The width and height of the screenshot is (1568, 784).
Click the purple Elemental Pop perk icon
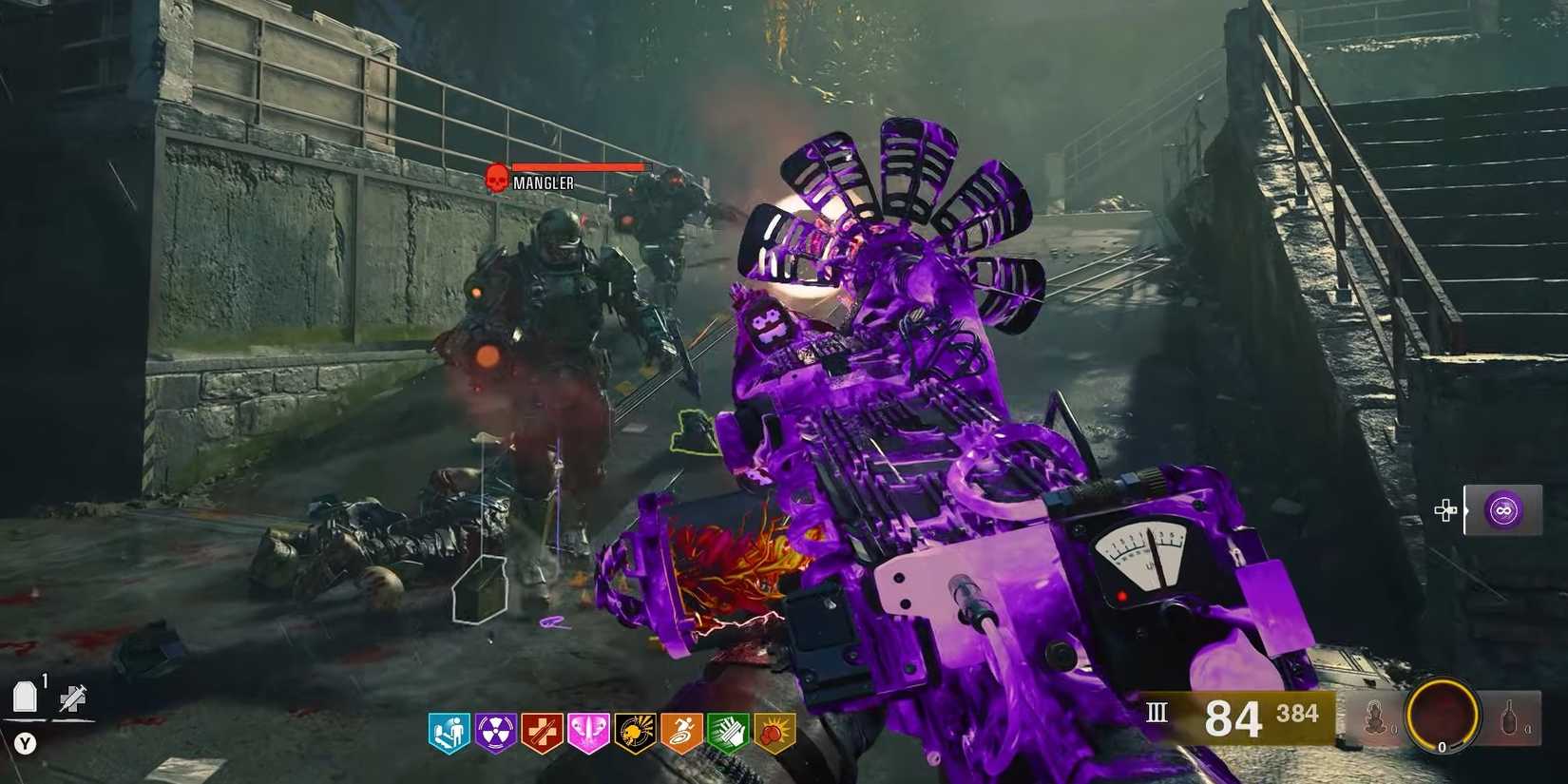[494, 731]
